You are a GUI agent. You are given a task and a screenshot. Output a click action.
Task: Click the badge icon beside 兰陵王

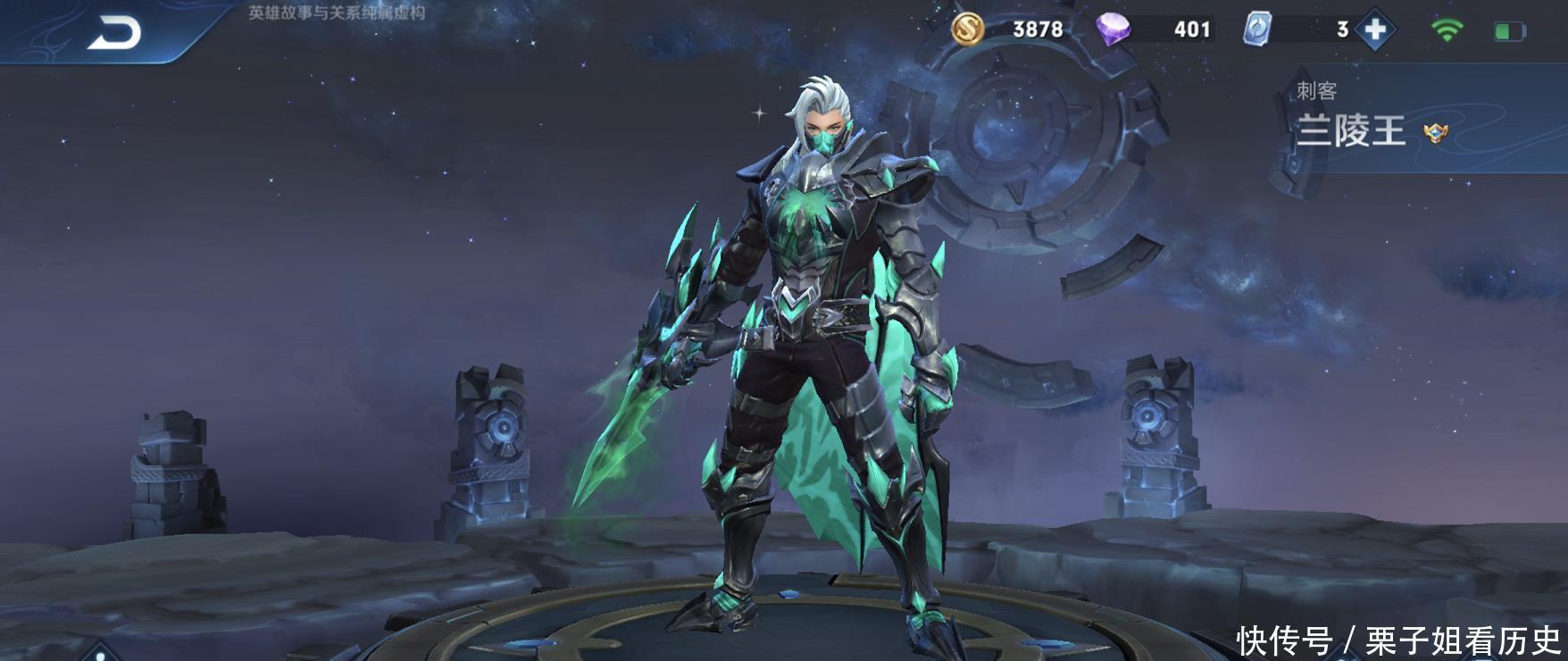click(x=1436, y=134)
